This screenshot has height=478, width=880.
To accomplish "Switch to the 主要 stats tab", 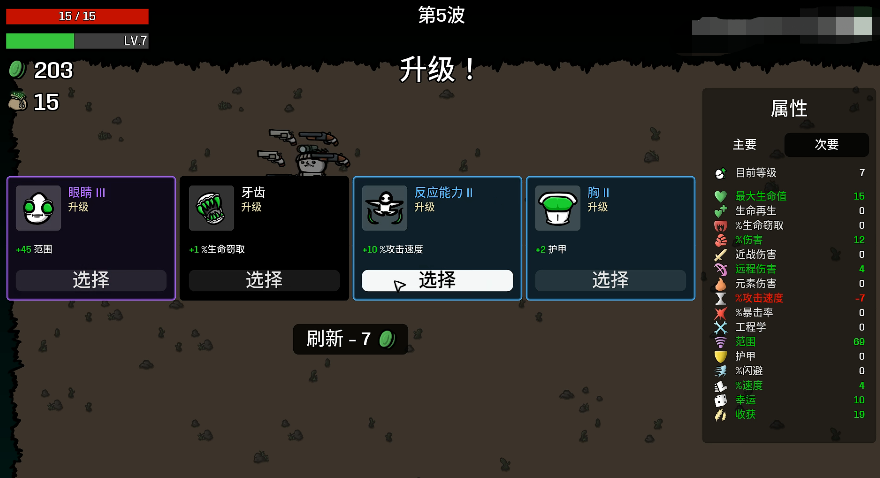I will (745, 145).
